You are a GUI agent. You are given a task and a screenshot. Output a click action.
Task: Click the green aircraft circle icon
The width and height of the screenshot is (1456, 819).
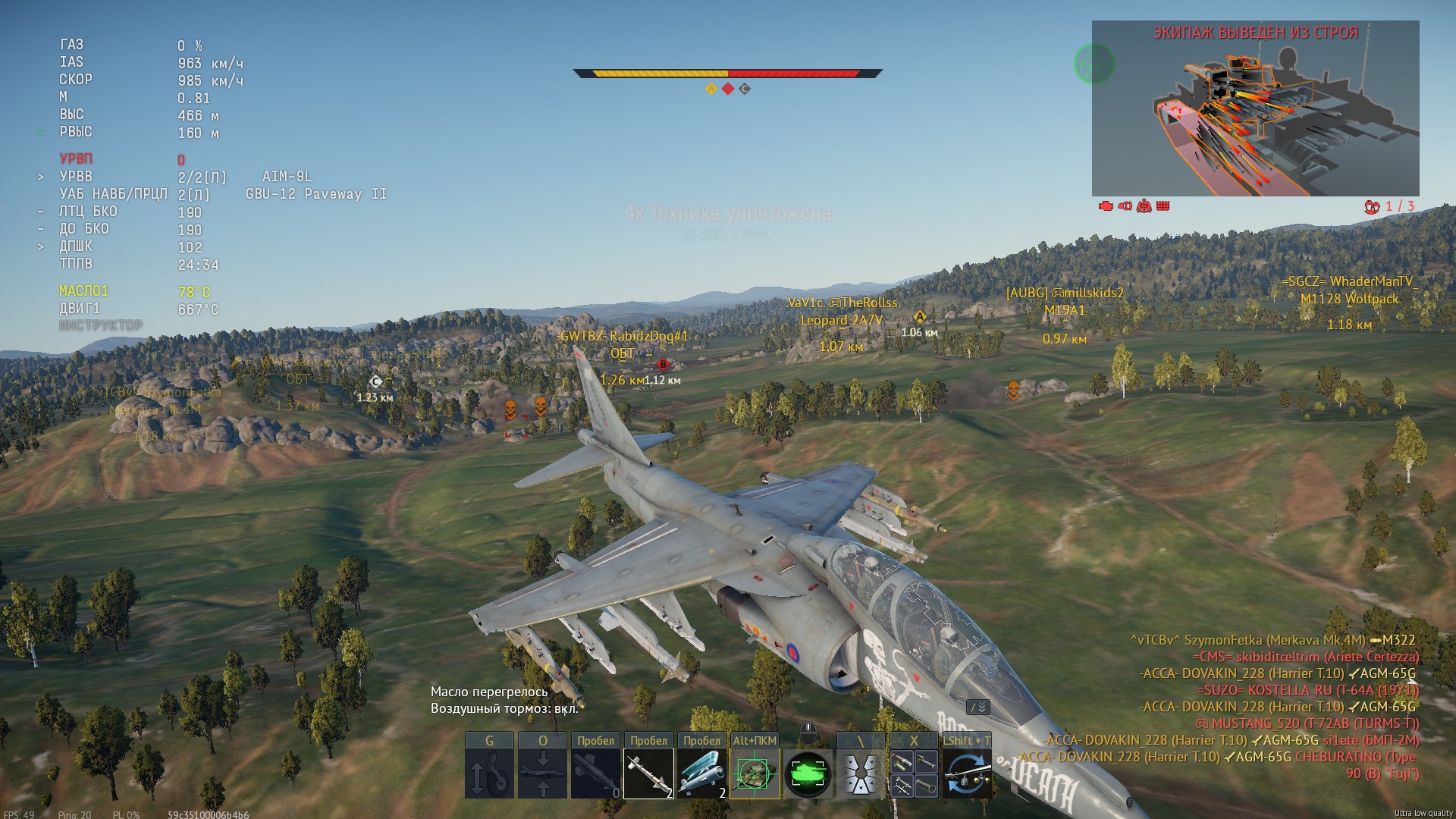[1094, 64]
